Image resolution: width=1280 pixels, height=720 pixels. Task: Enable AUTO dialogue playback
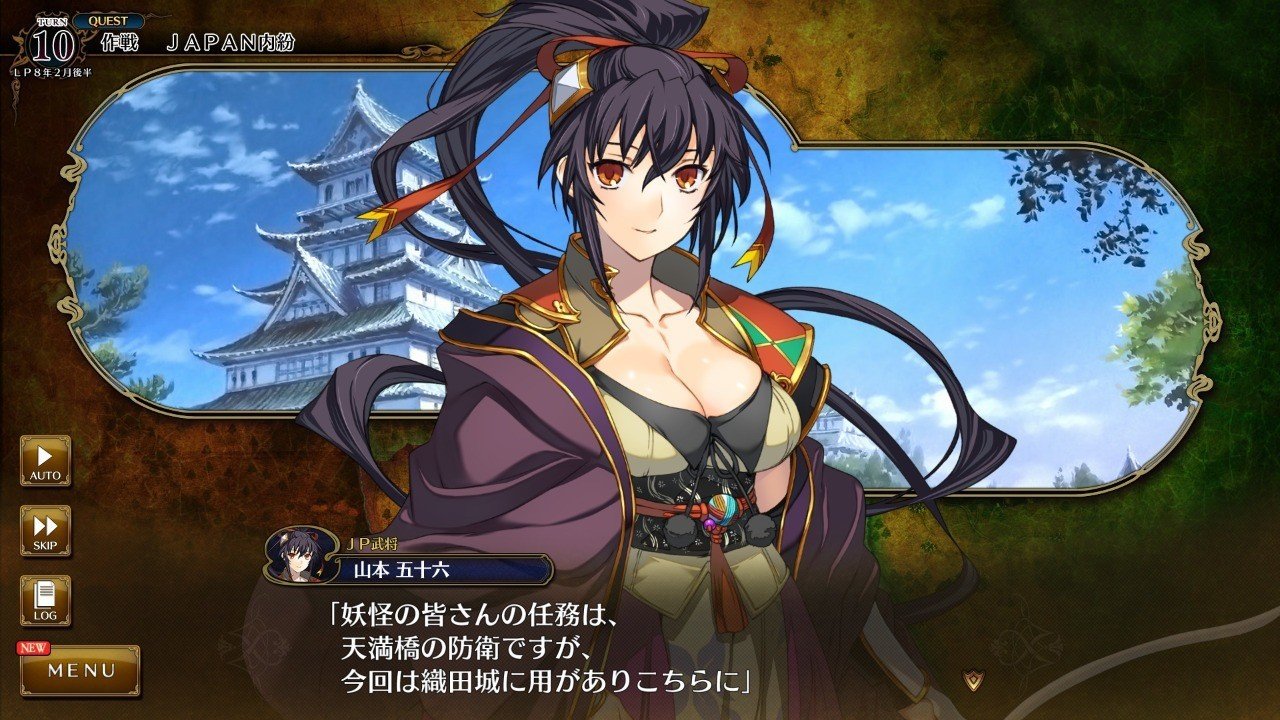click(x=45, y=460)
